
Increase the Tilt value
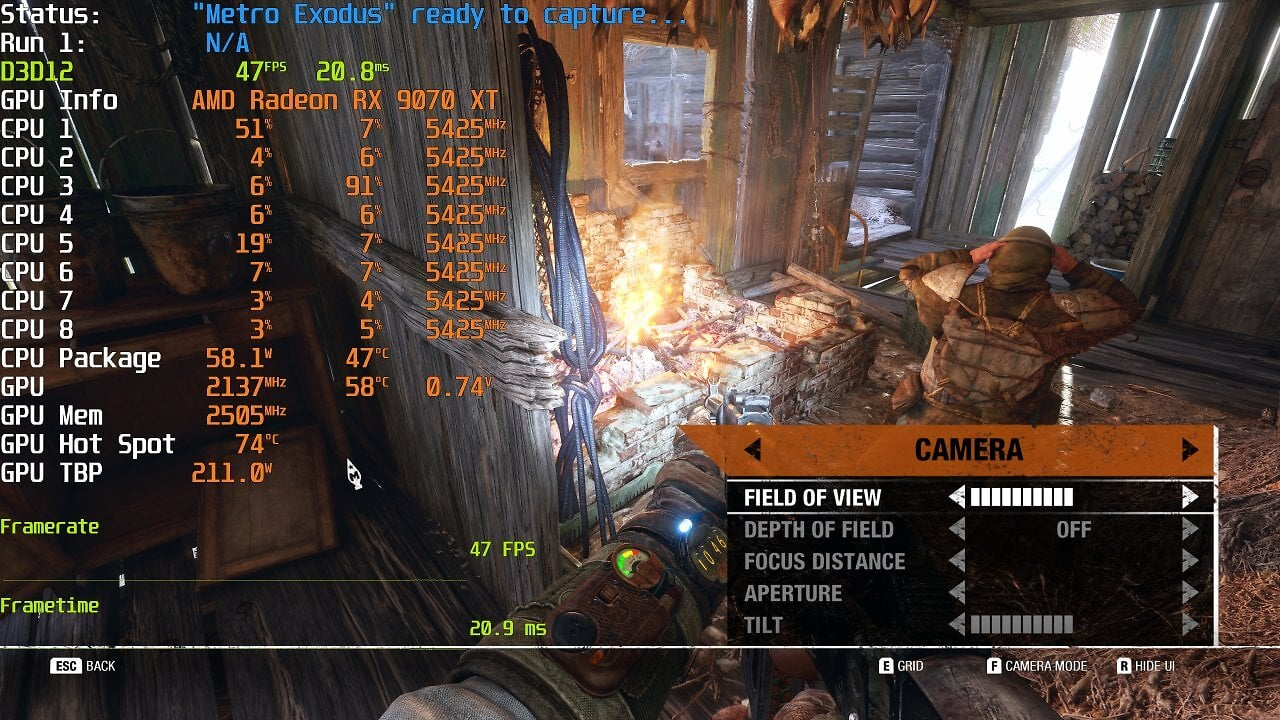point(1189,625)
